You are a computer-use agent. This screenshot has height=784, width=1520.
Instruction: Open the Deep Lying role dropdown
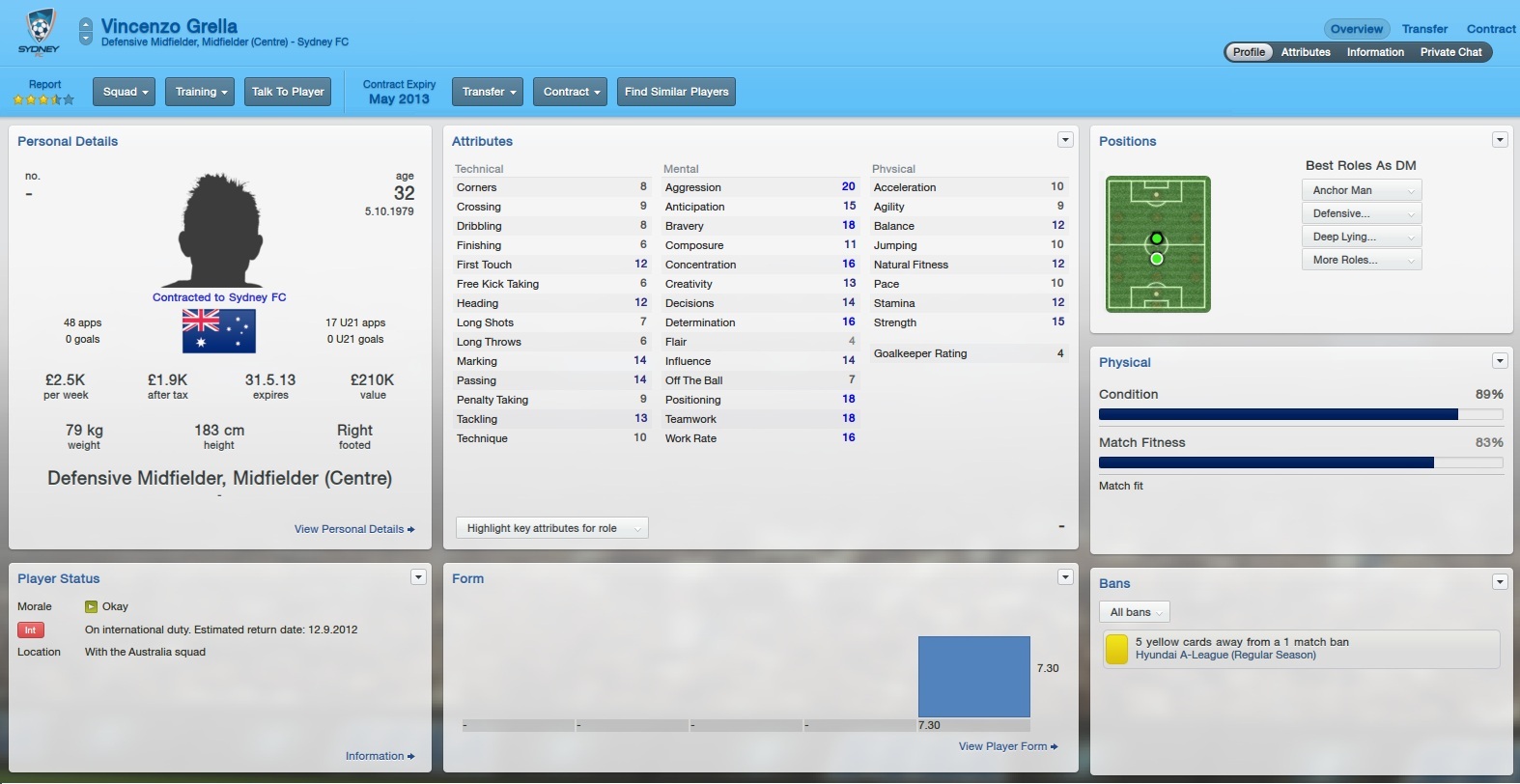[x=1362, y=237]
